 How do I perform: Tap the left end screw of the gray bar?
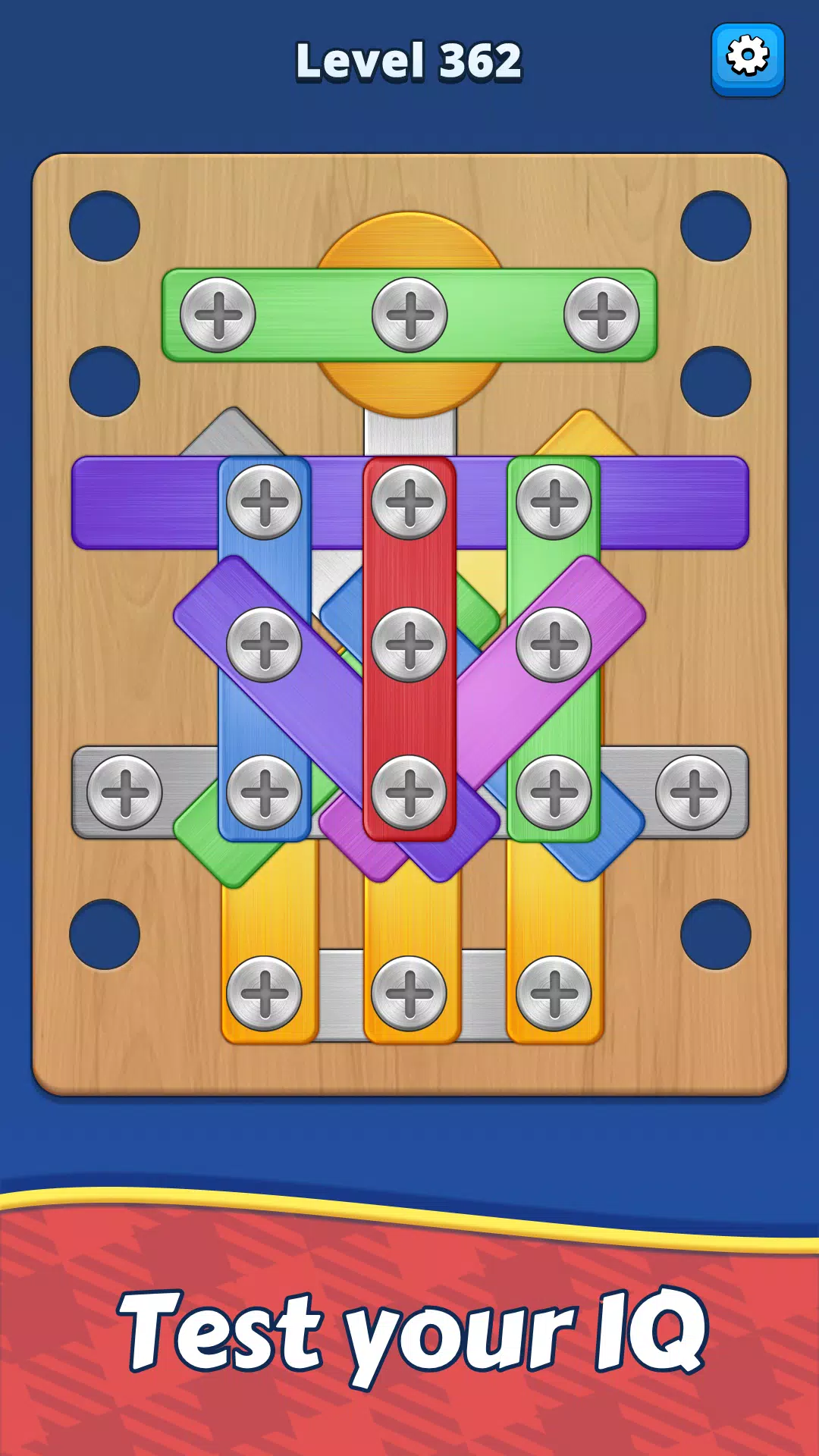point(125,792)
